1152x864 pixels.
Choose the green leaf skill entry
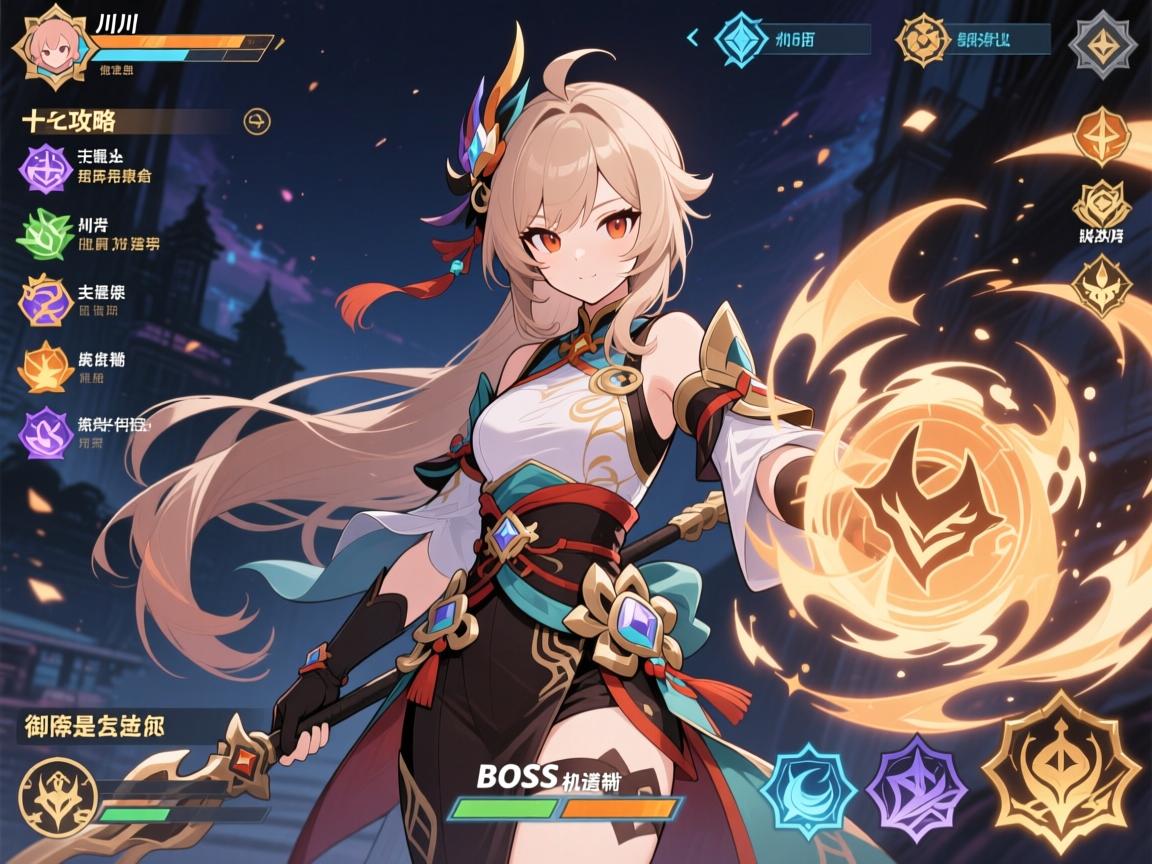(x=44, y=233)
